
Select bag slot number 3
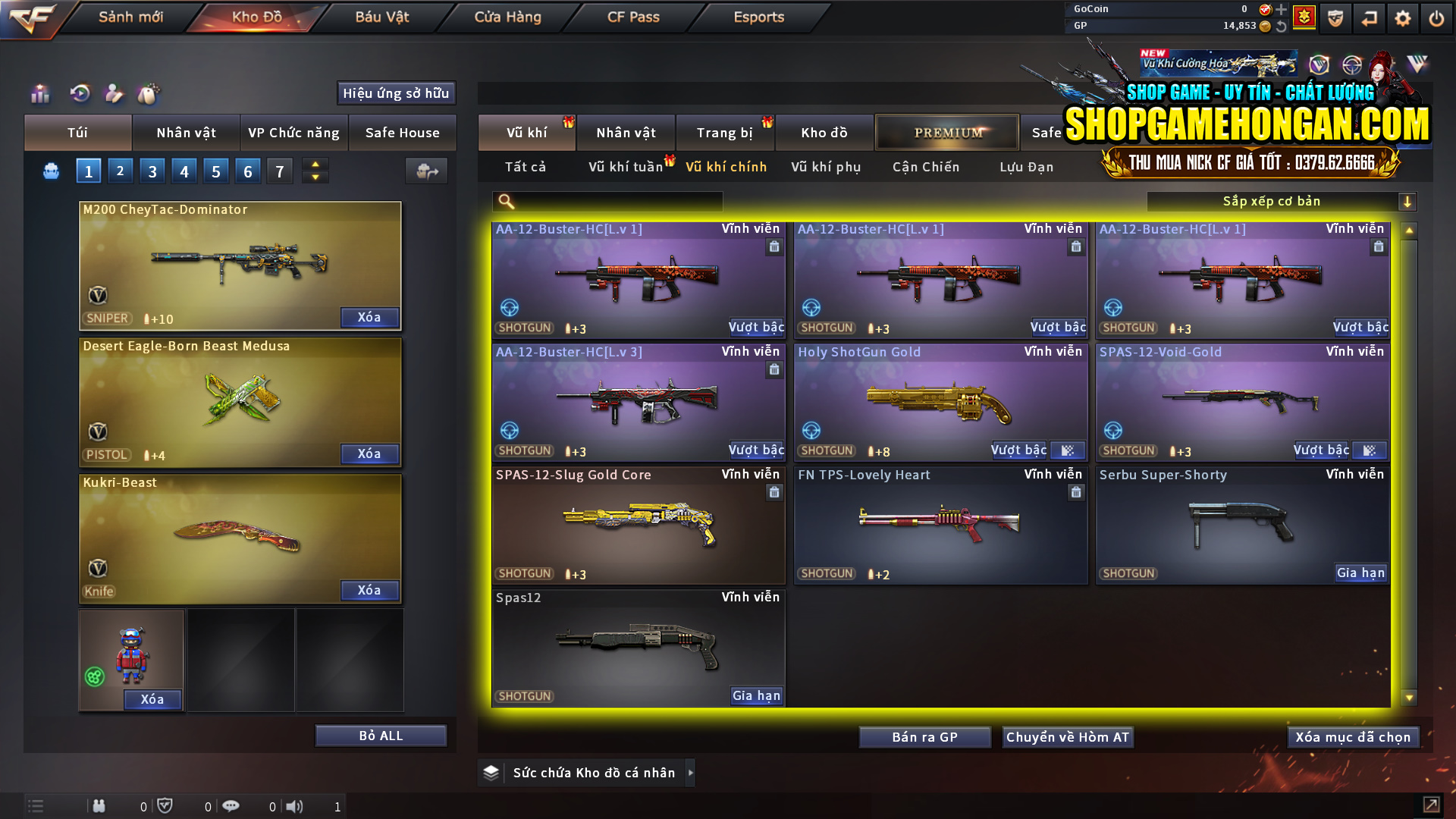point(152,171)
